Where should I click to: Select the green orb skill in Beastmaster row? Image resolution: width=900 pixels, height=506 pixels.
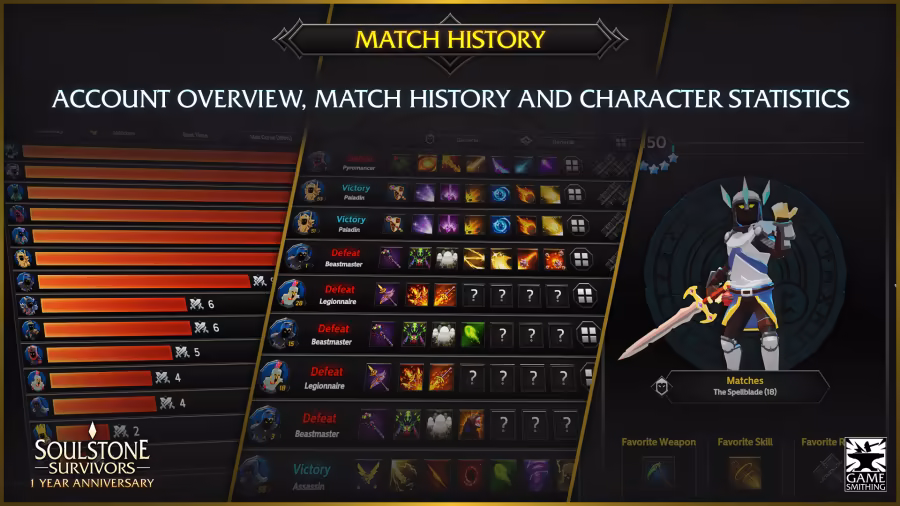click(471, 335)
